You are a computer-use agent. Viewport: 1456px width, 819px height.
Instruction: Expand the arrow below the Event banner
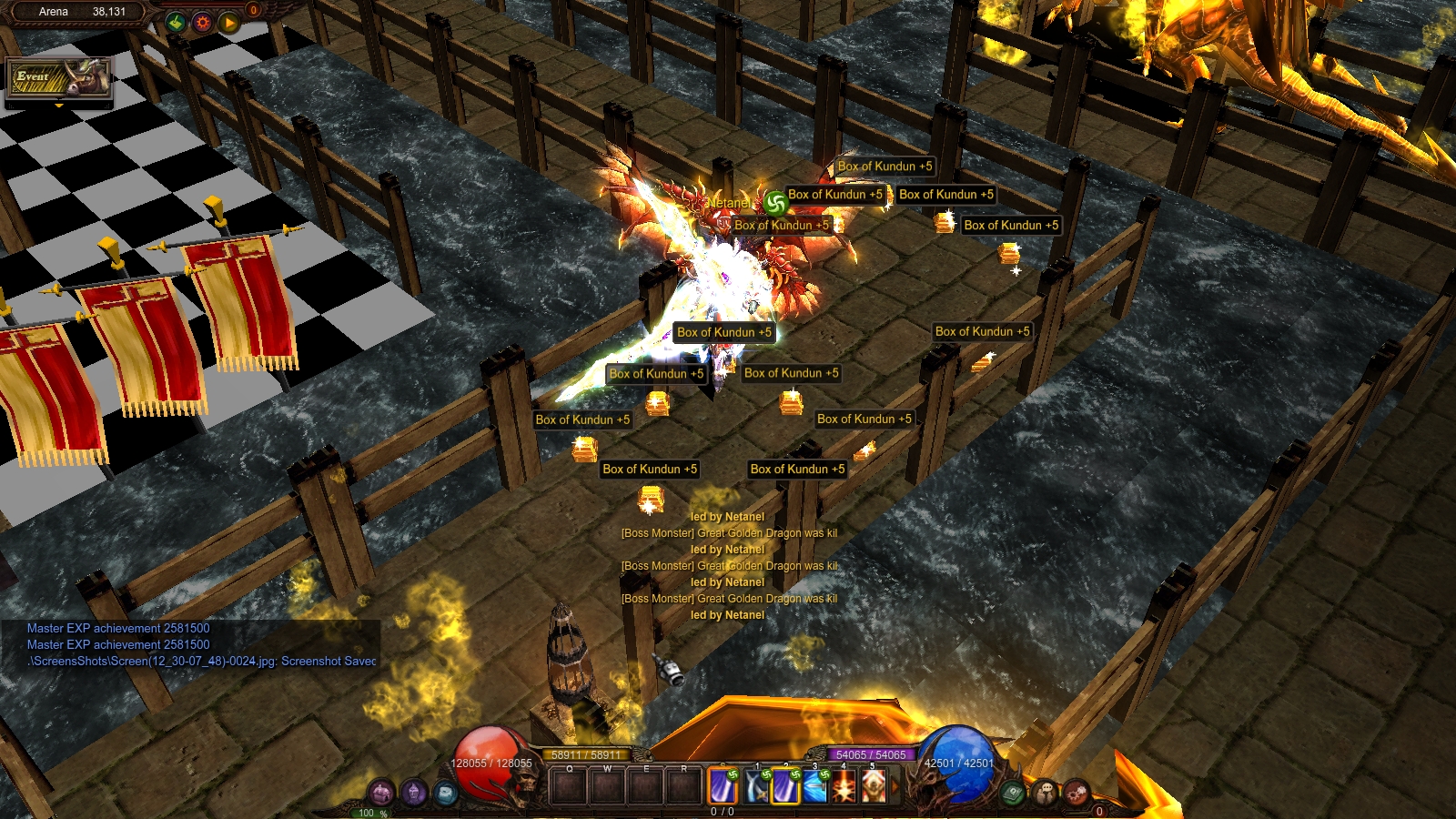click(x=59, y=106)
